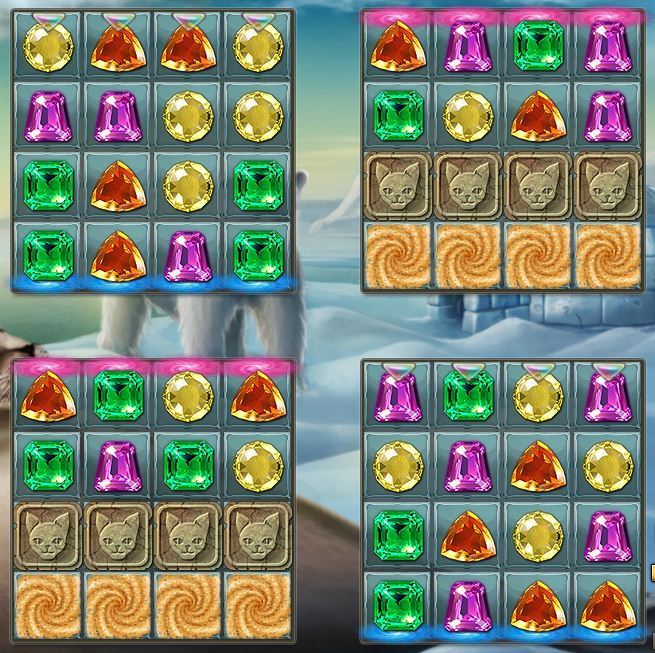Viewport: 655px width, 653px height.
Task: Select the only purple gem on lower-left board
Action: (x=118, y=466)
